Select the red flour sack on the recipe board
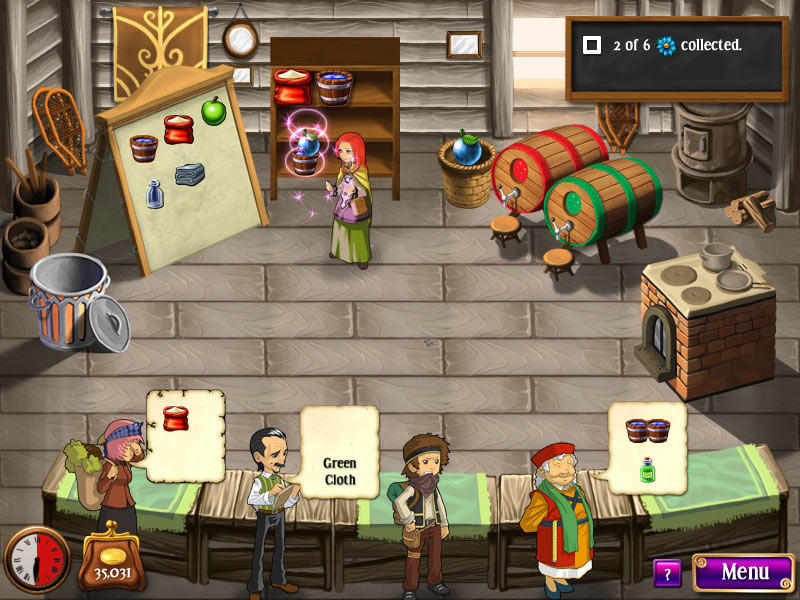This screenshot has width=800, height=600. 179,129
